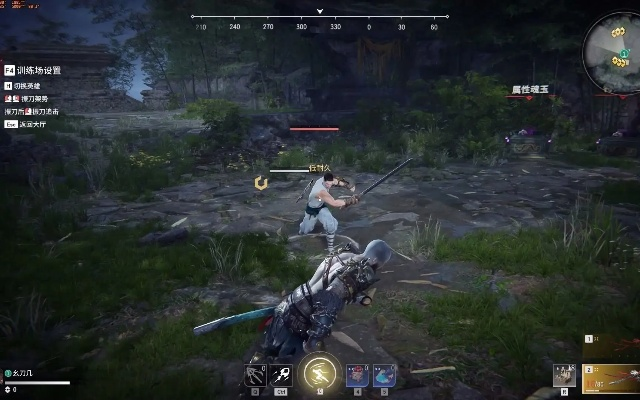
Task: Switch to the highlighted weapon slot 2
Action: [x=610, y=376]
